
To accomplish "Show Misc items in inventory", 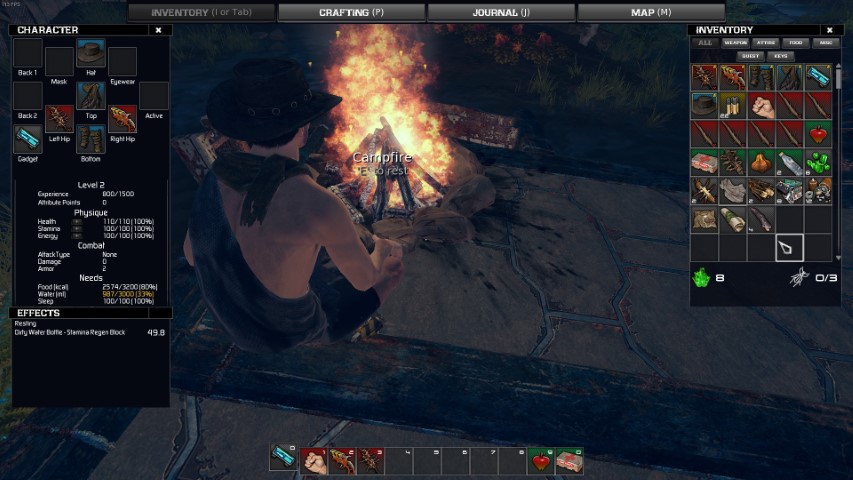I will pos(825,43).
